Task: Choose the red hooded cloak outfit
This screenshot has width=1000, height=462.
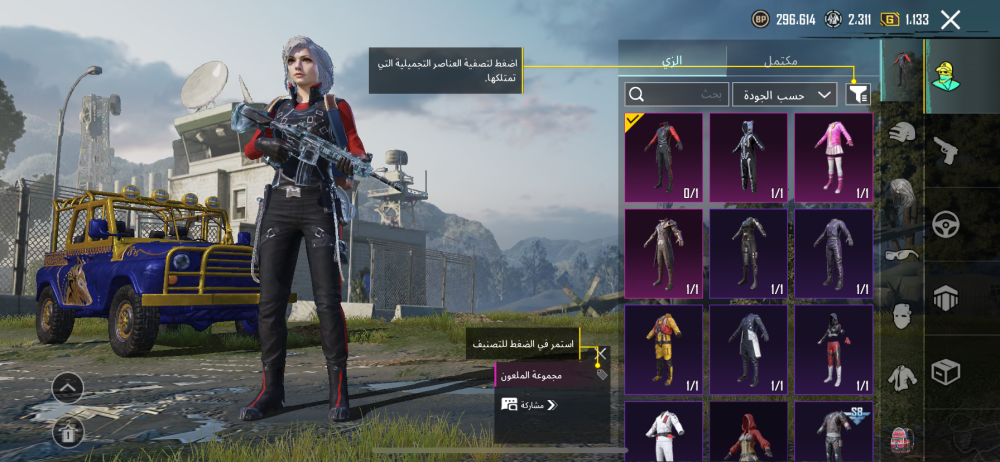Action: 748,431
